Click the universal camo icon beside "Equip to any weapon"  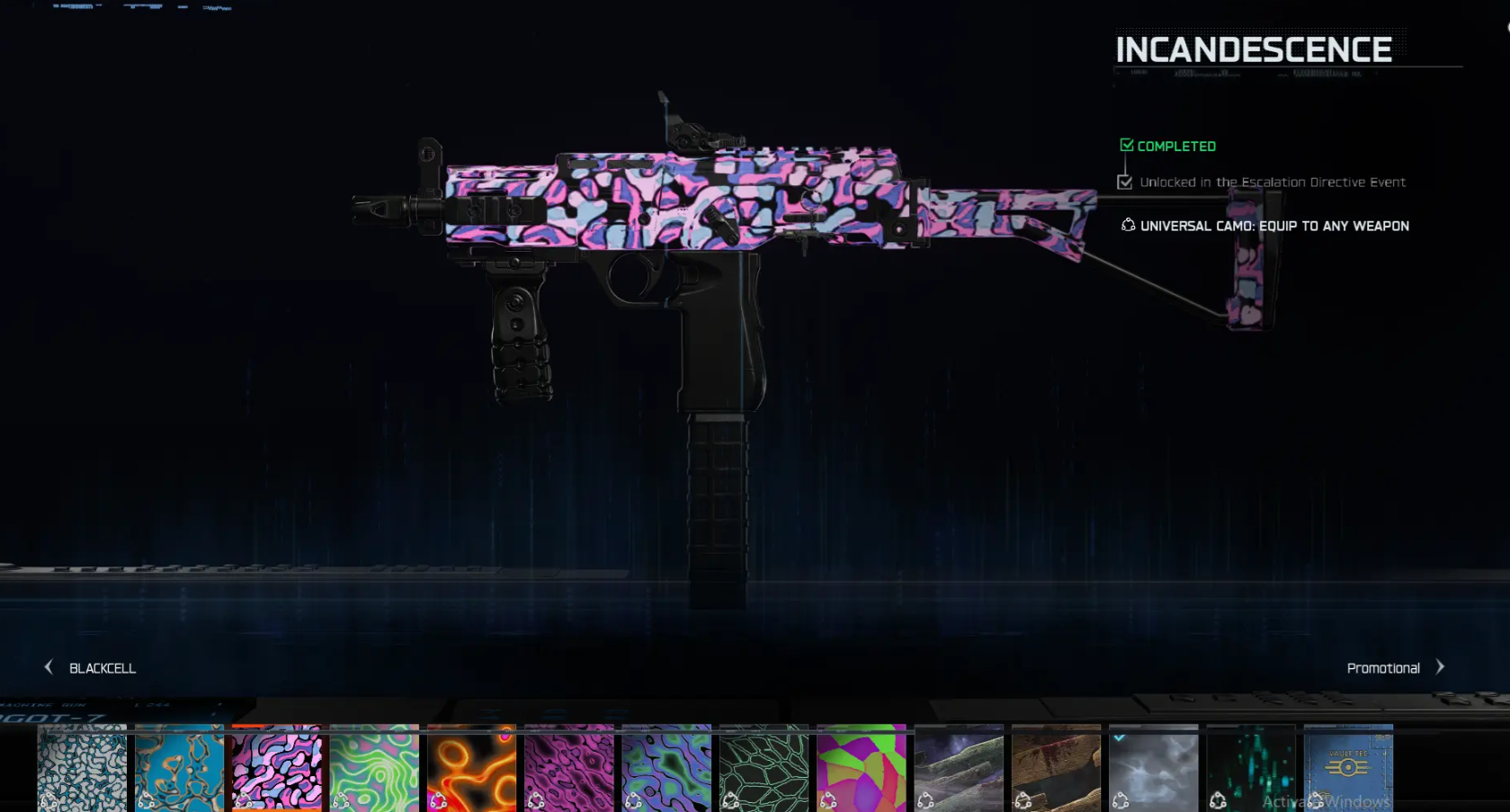(1128, 226)
